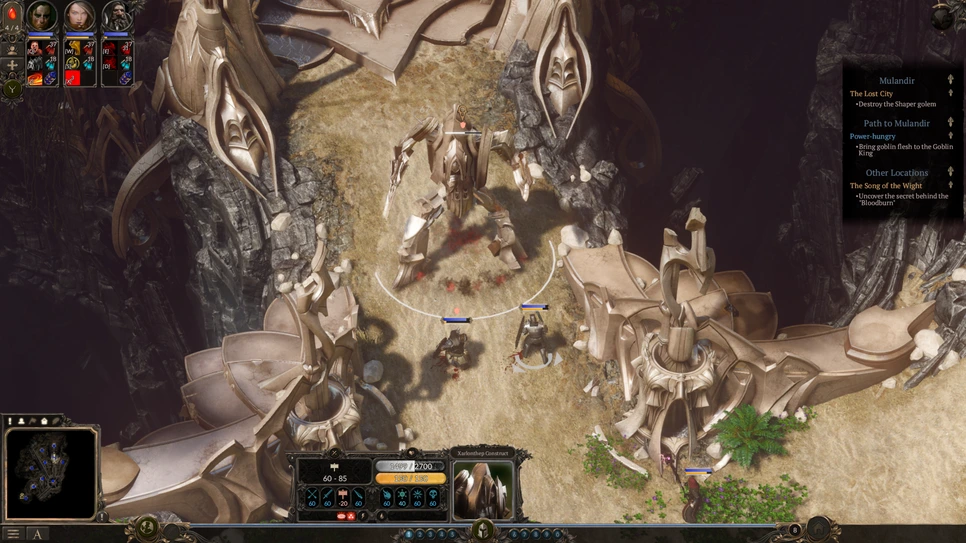Toggle the exclamation mark minimap filter
The height and width of the screenshot is (543, 966).
(x=10, y=422)
